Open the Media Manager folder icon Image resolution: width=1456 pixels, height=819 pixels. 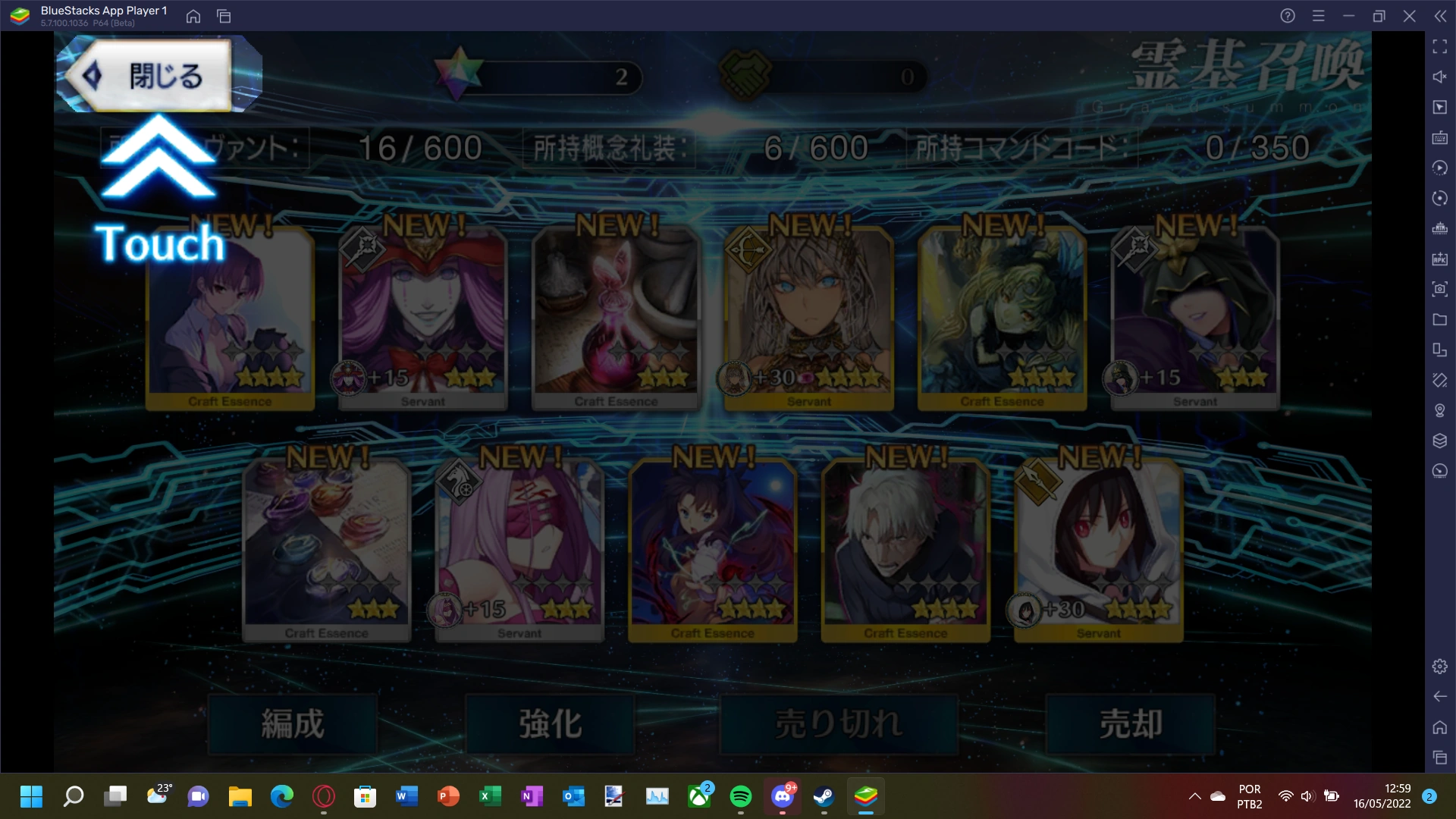point(1440,319)
